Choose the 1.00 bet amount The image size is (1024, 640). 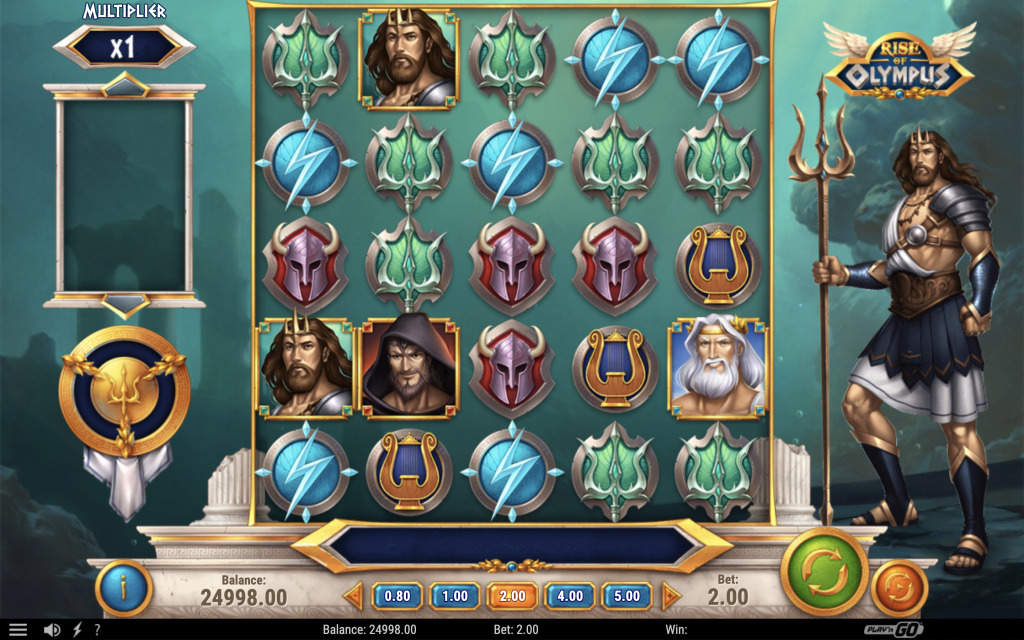pos(455,596)
